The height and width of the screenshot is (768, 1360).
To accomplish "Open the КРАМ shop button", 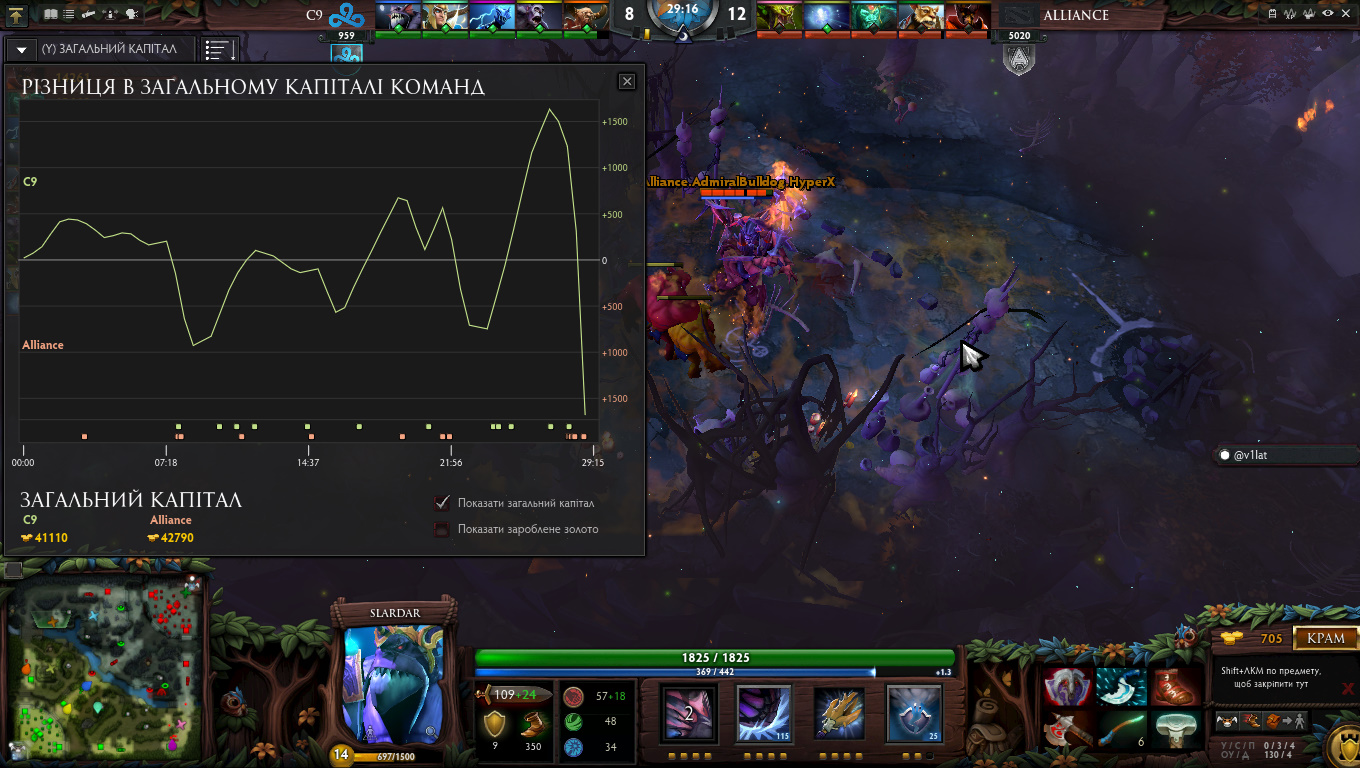I will (1326, 638).
